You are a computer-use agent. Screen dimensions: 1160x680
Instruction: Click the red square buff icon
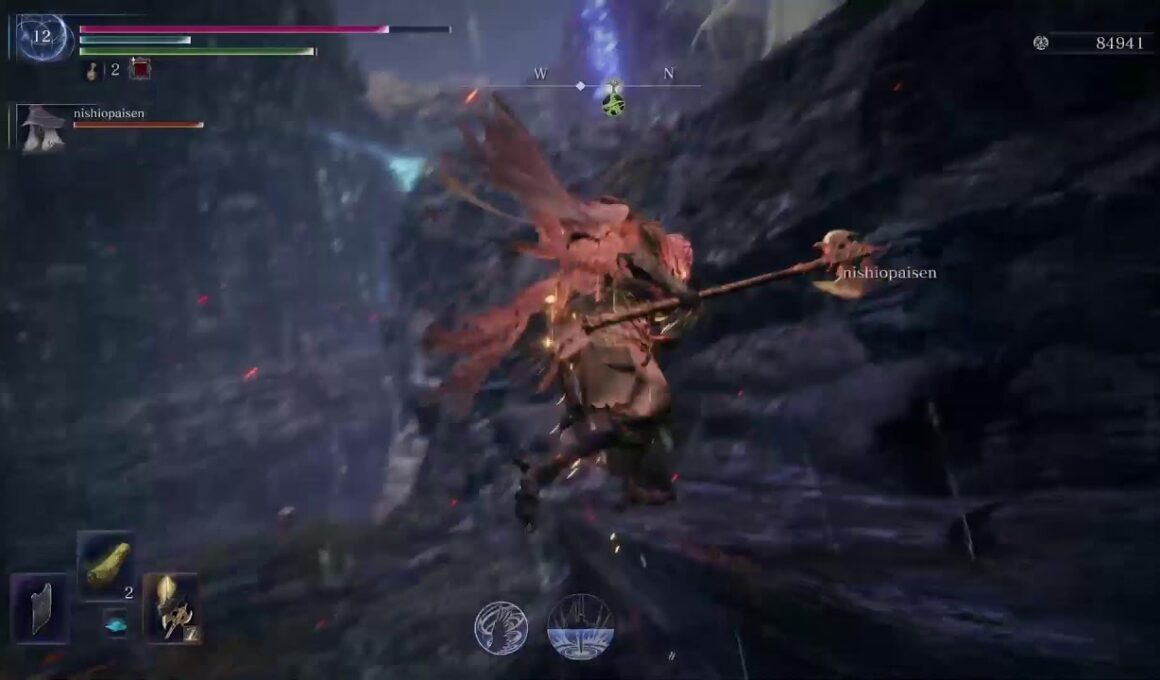tap(140, 69)
